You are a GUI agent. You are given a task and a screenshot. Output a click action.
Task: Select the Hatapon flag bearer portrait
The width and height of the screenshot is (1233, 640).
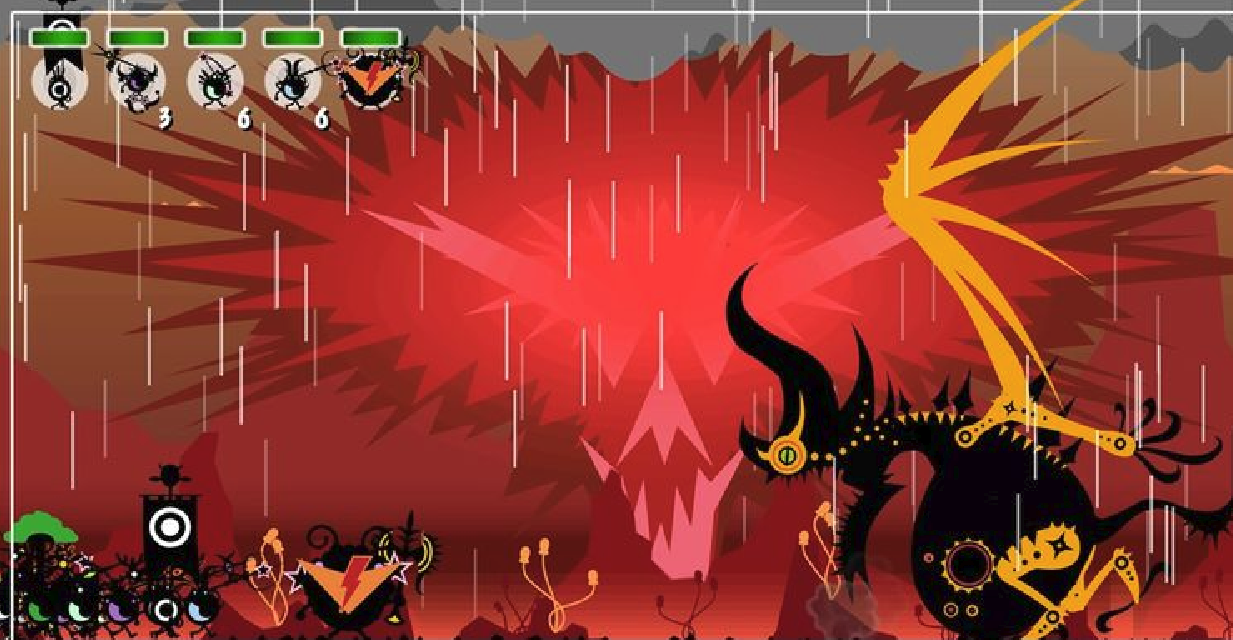click(59, 82)
